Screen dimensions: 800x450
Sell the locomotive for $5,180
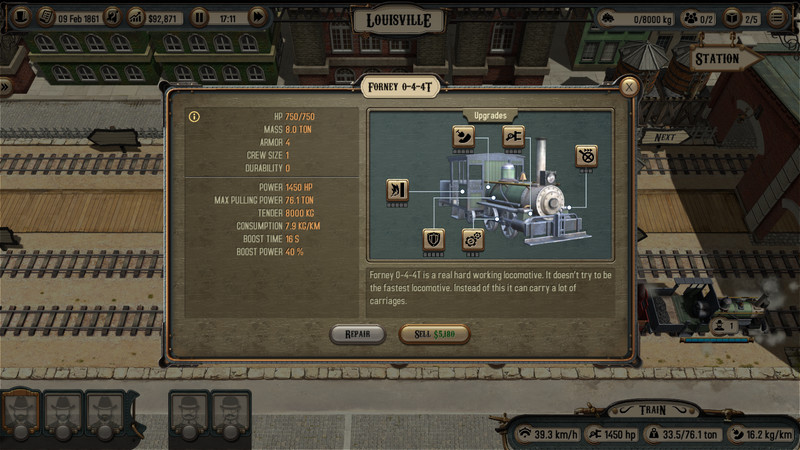click(x=434, y=335)
